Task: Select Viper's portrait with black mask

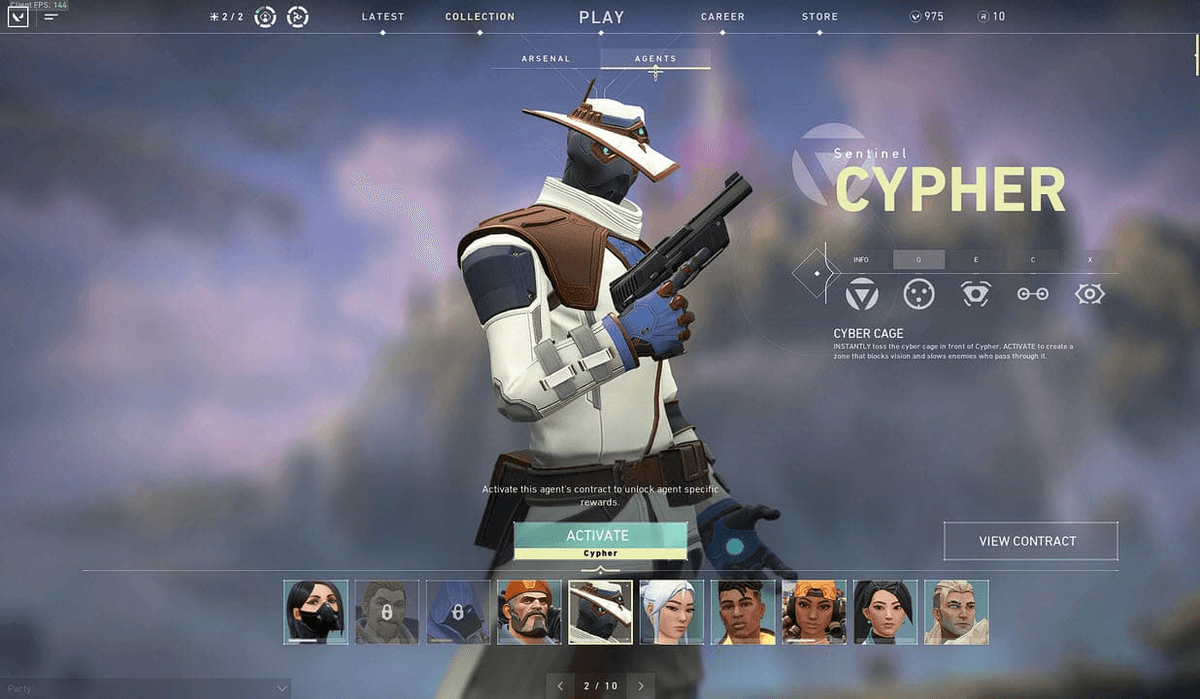Action: (316, 612)
